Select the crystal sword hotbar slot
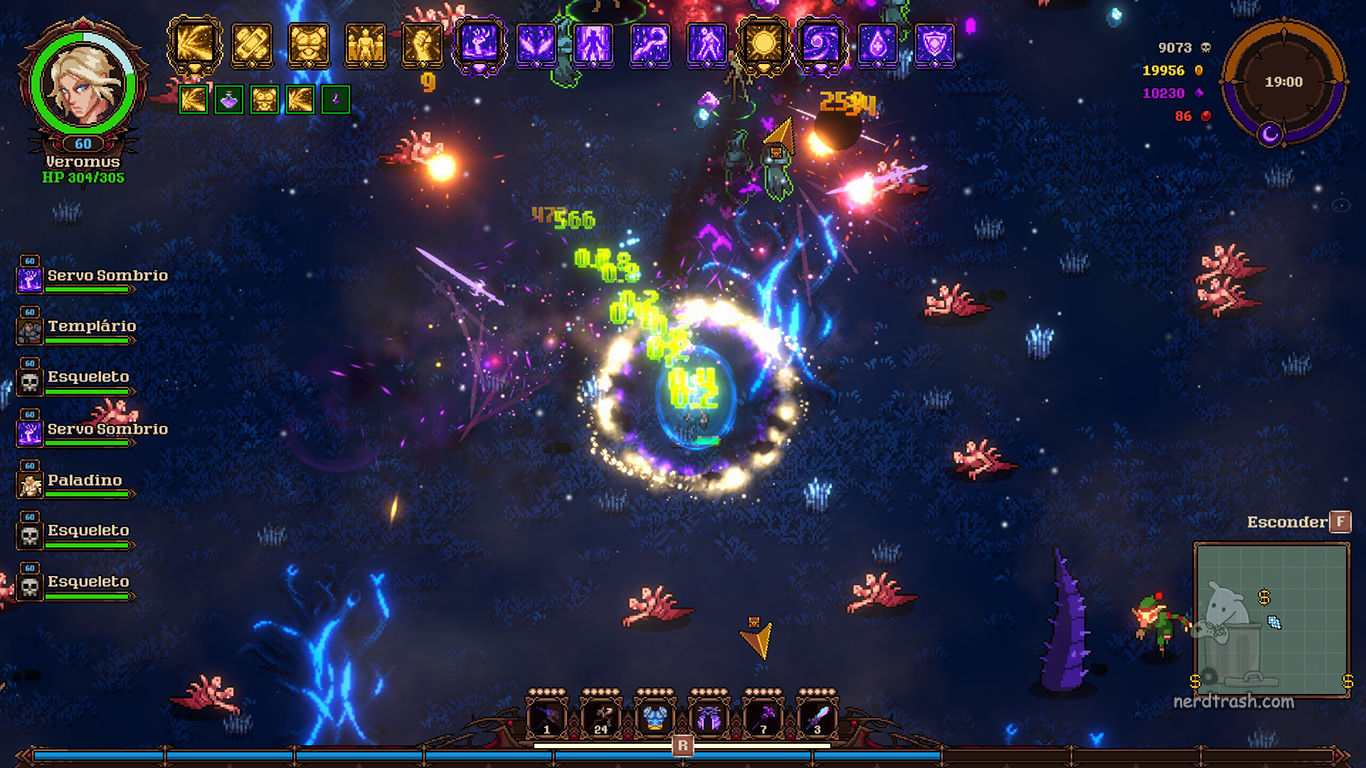Image resolution: width=1366 pixels, height=768 pixels. click(817, 719)
